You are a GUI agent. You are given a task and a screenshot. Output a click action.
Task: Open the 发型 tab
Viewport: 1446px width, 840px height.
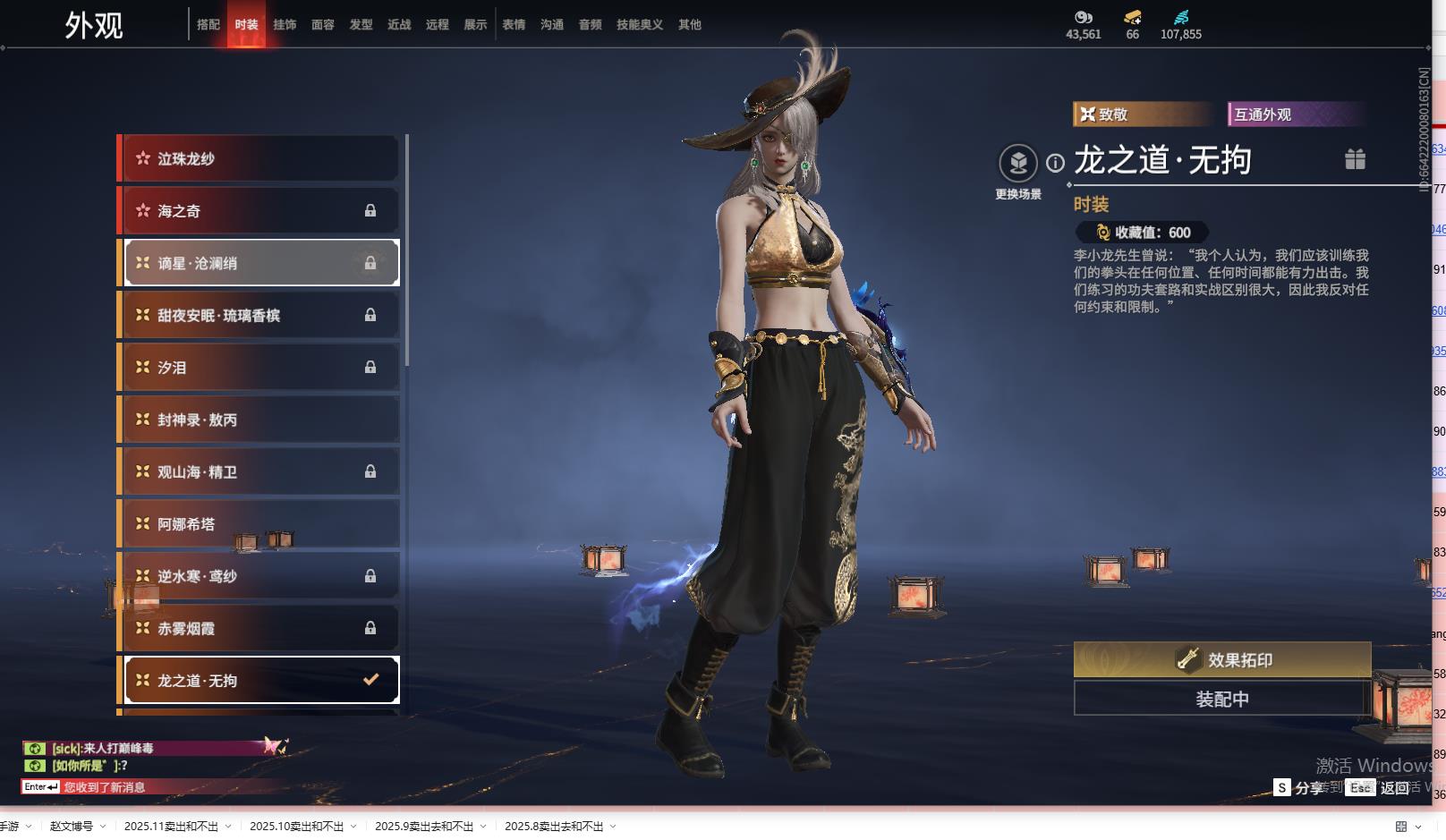tap(361, 25)
